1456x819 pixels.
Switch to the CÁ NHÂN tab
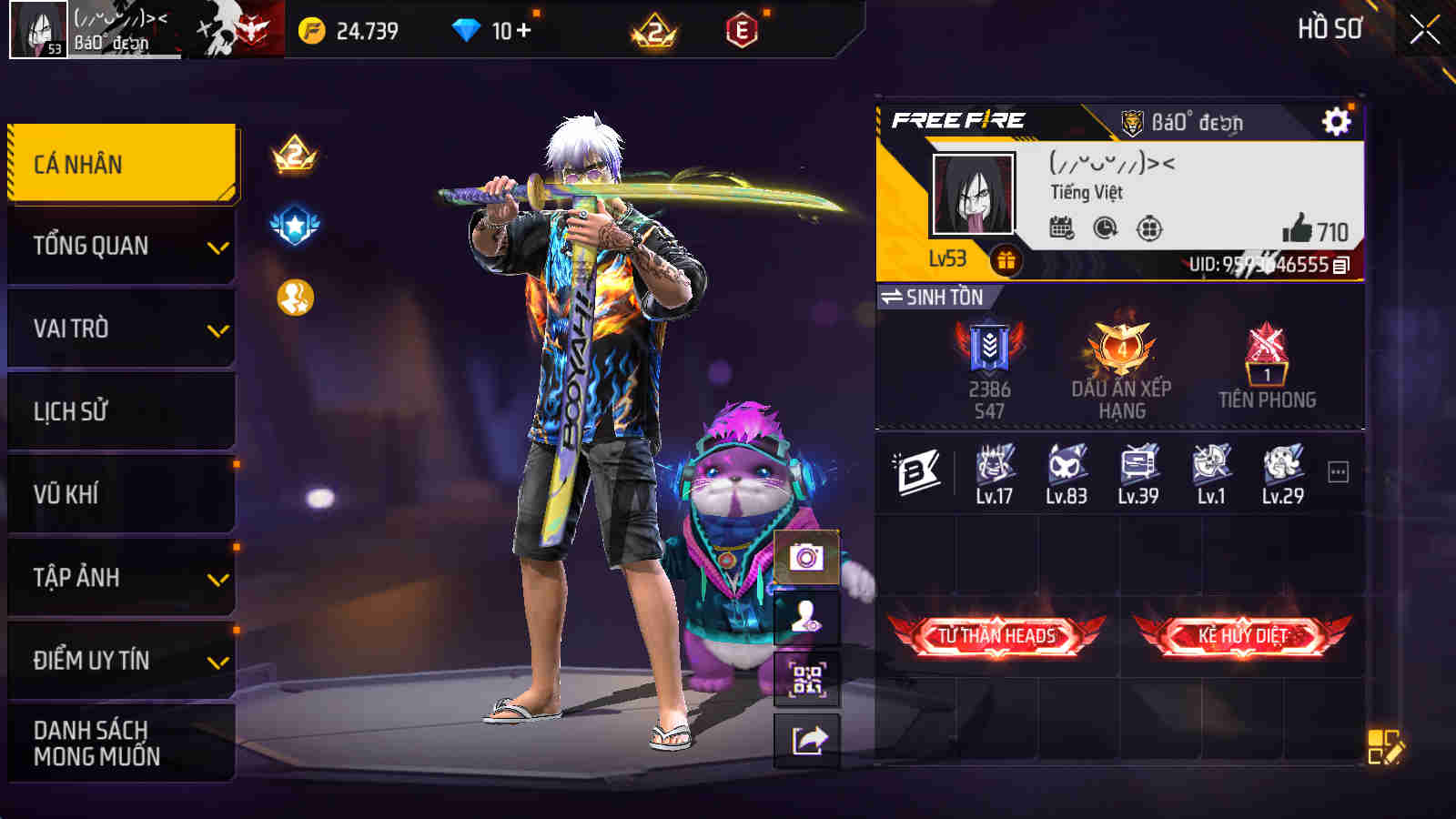pyautogui.click(x=118, y=164)
